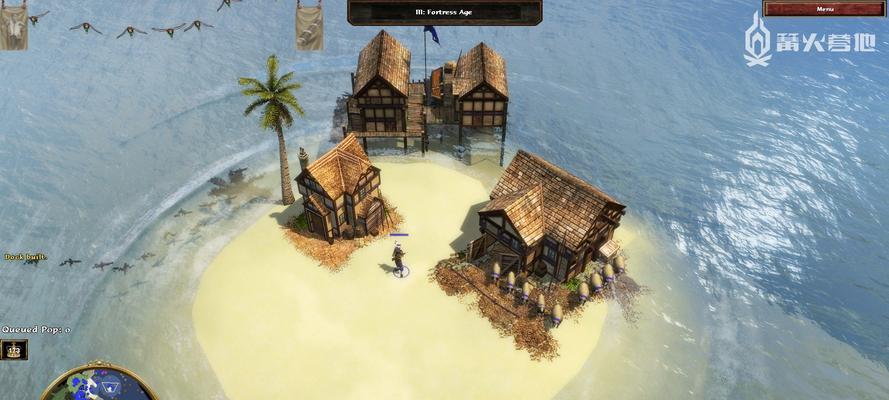
Task: Select the cannon banner
Action: pyautogui.click(x=309, y=27)
